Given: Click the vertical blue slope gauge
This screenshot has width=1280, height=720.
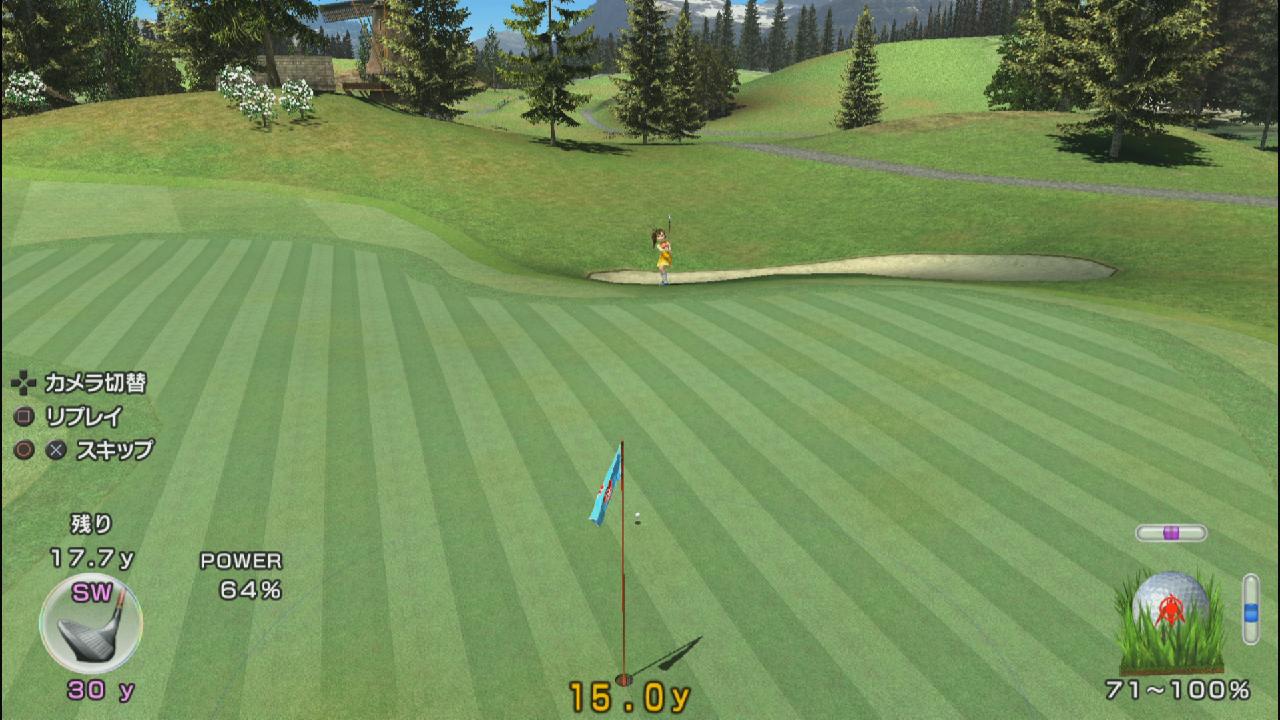Looking at the screenshot, I should pyautogui.click(x=1250, y=608).
